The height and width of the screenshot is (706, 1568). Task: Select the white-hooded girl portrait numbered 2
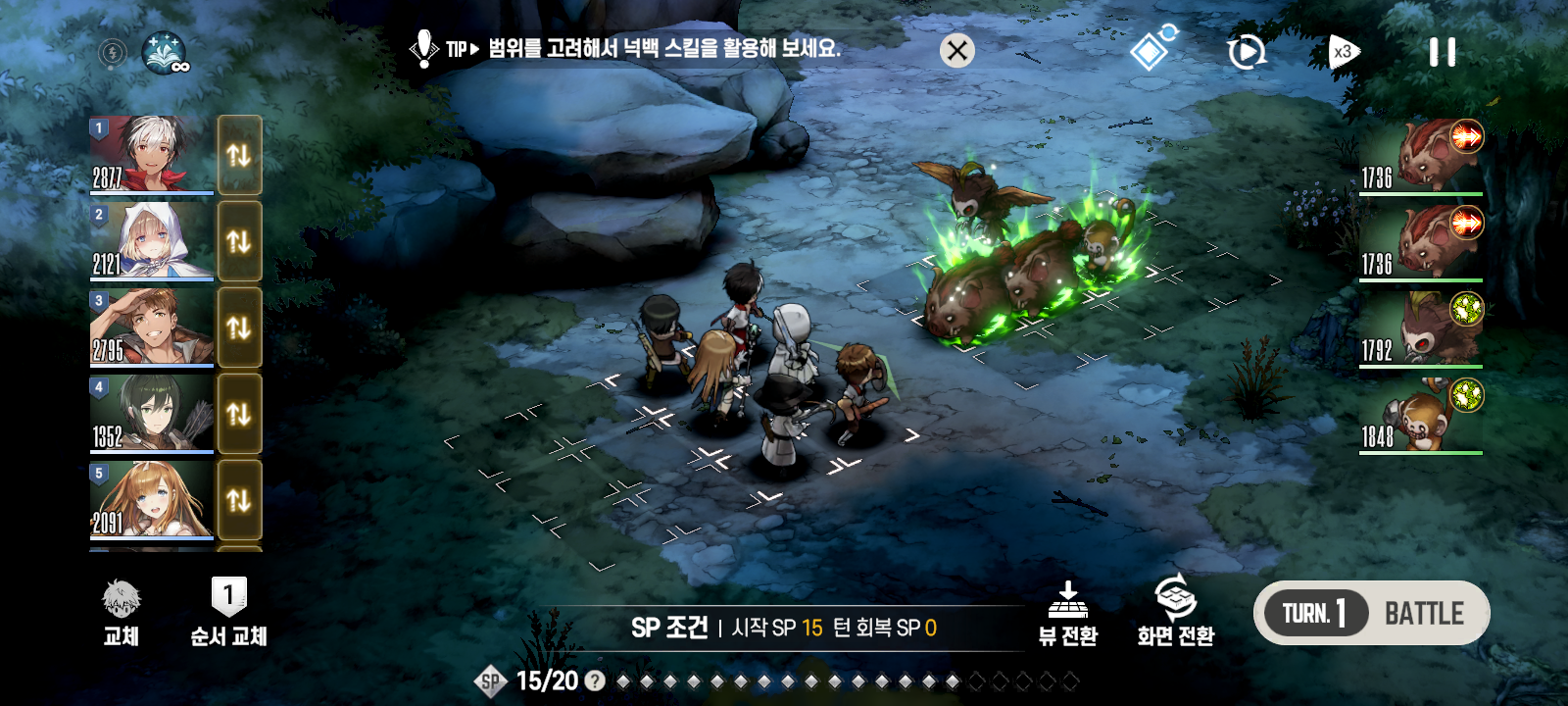coord(152,240)
